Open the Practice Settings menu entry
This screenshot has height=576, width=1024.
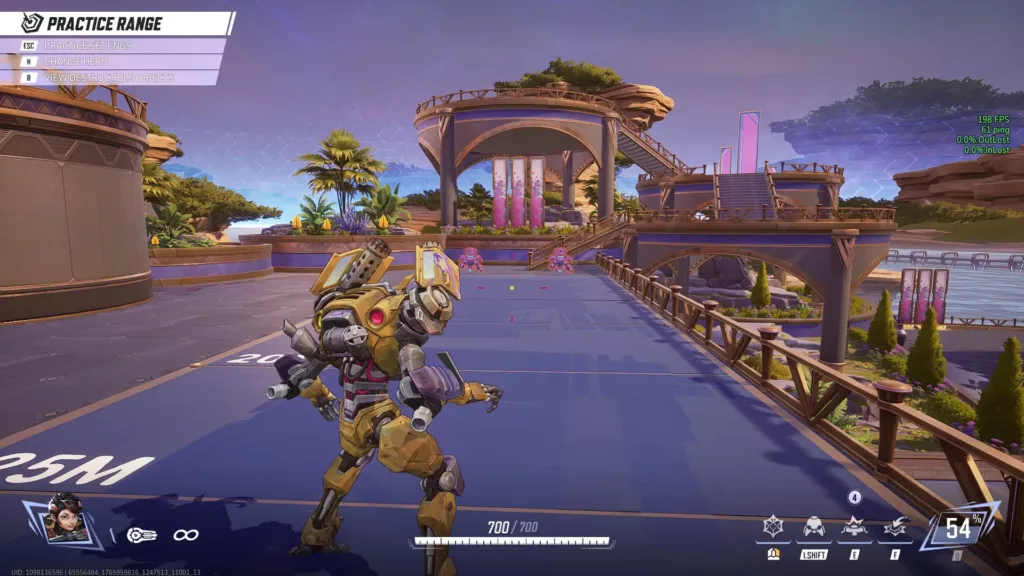click(88, 46)
